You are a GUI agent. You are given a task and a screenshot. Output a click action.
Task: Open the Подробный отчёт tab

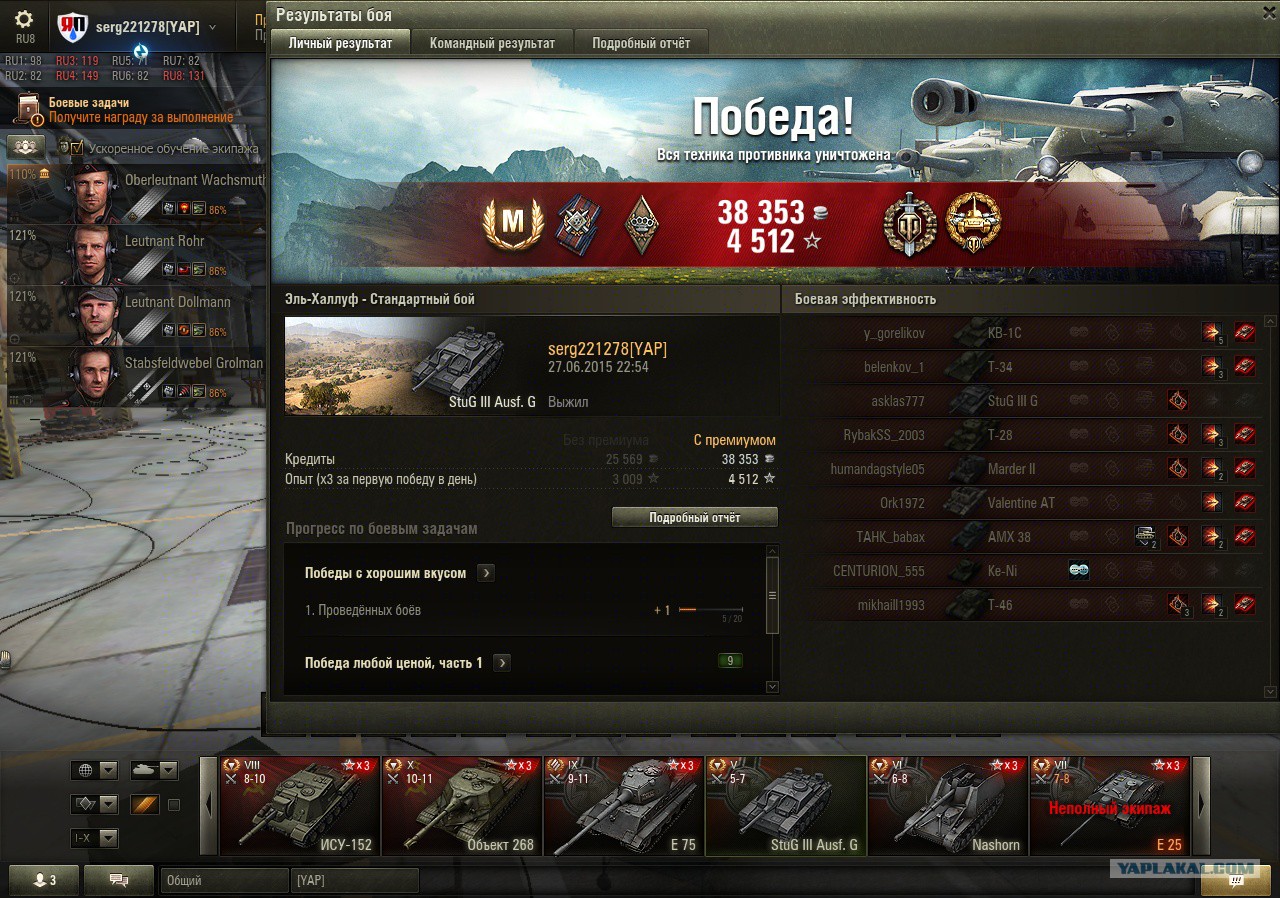coord(641,43)
